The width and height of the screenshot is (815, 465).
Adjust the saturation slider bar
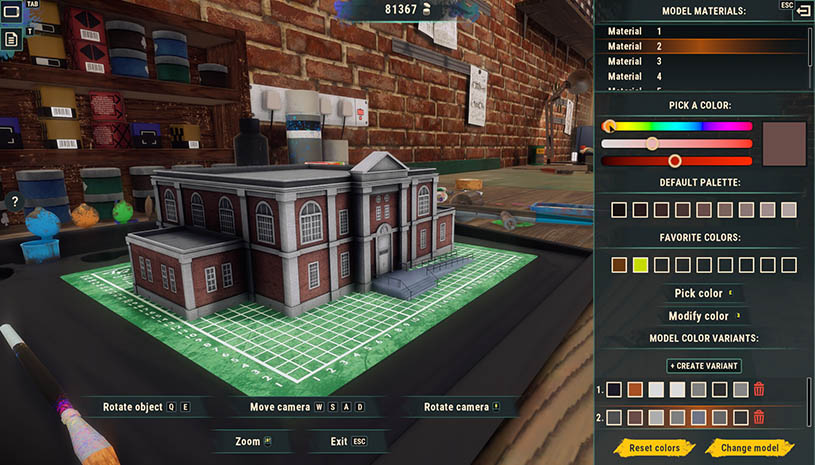[677, 143]
